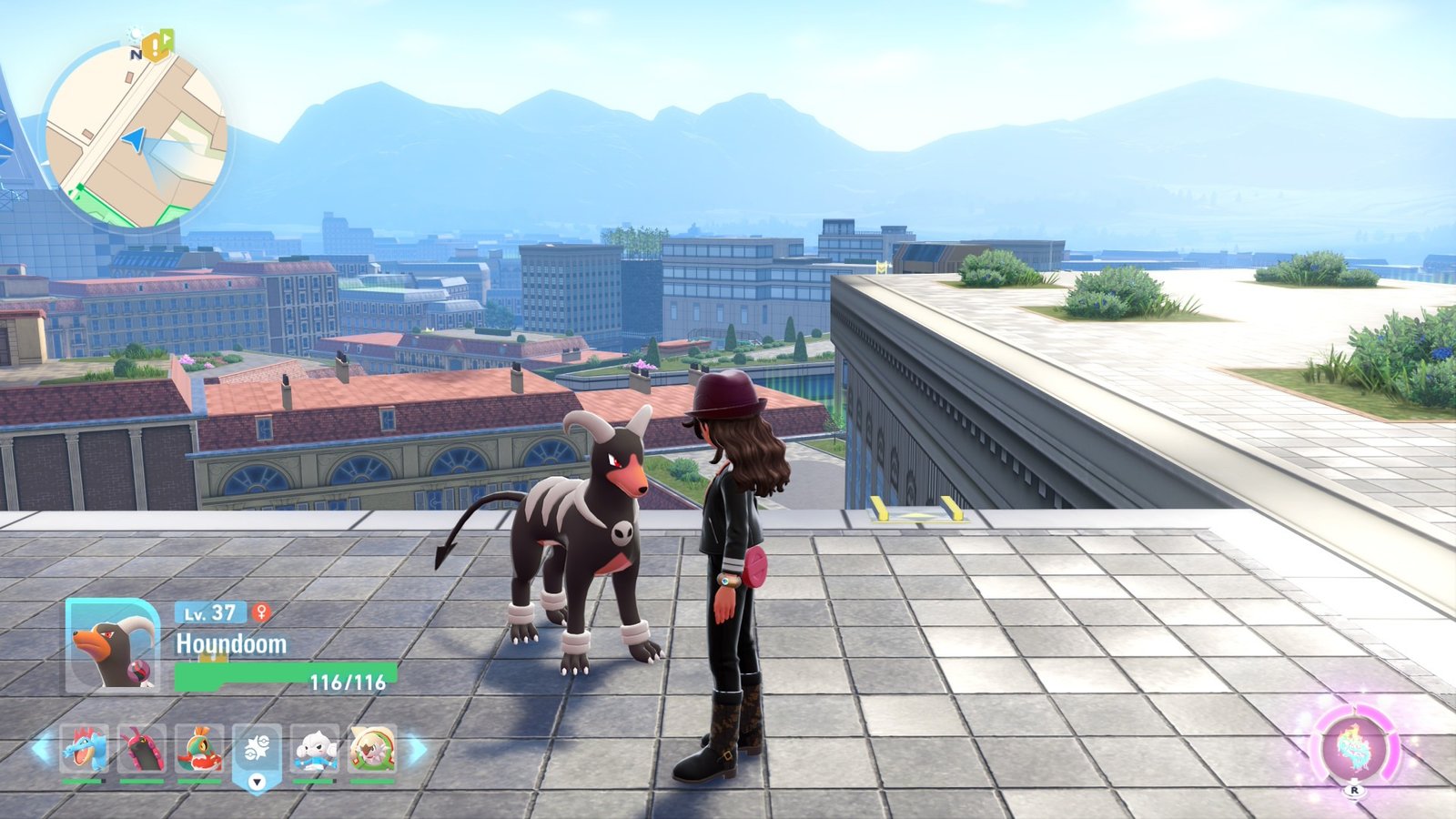Click the green flag objective icon on the minimap
The width and height of the screenshot is (1456, 819).
(167, 37)
